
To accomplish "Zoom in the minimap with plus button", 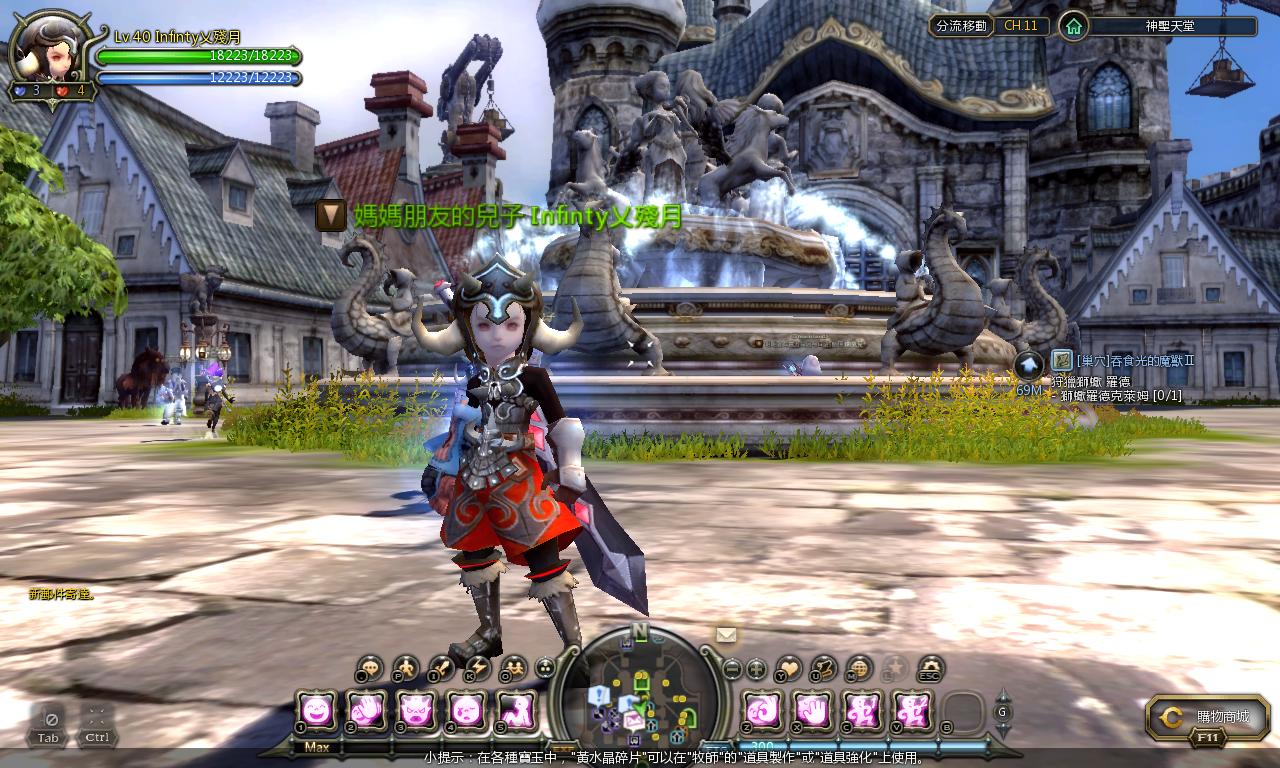I will (x=756, y=668).
